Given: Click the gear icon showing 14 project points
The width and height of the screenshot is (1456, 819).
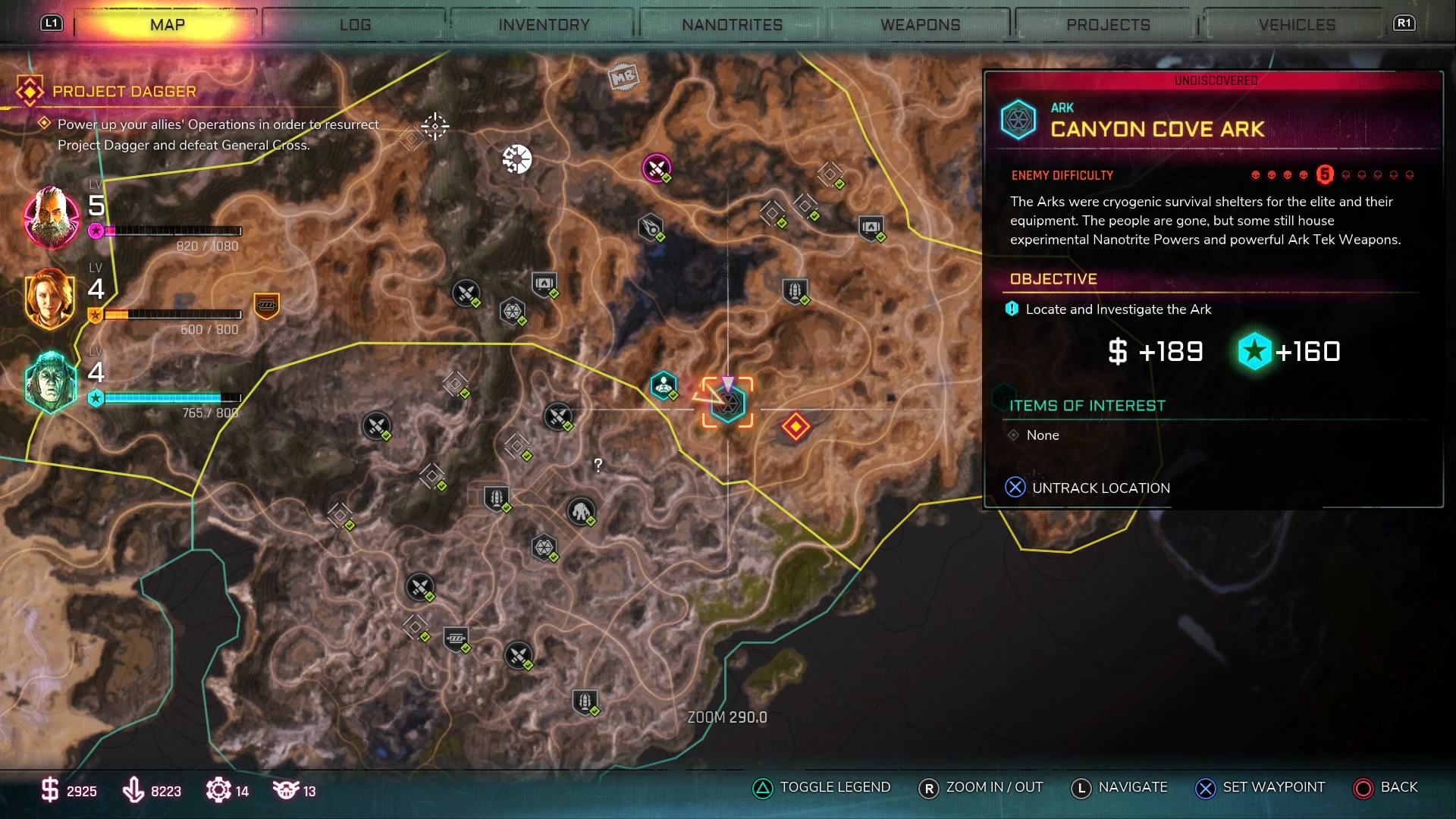Looking at the screenshot, I should click(219, 790).
